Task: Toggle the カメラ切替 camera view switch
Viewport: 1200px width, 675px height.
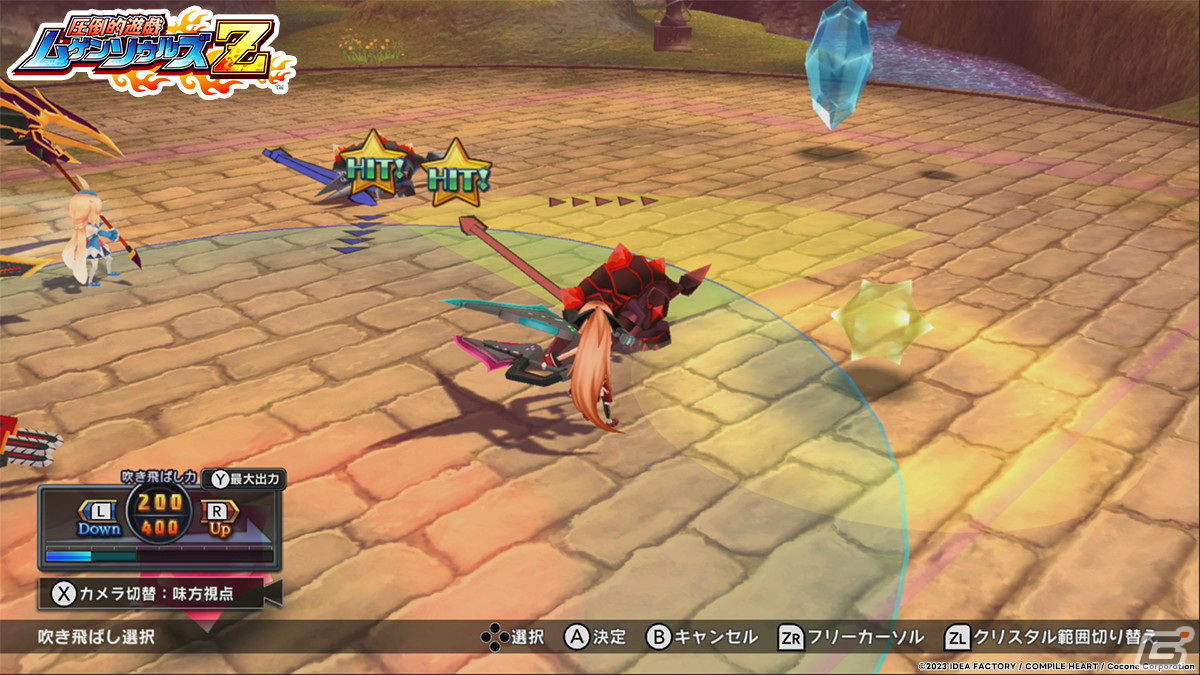Action: tap(150, 594)
